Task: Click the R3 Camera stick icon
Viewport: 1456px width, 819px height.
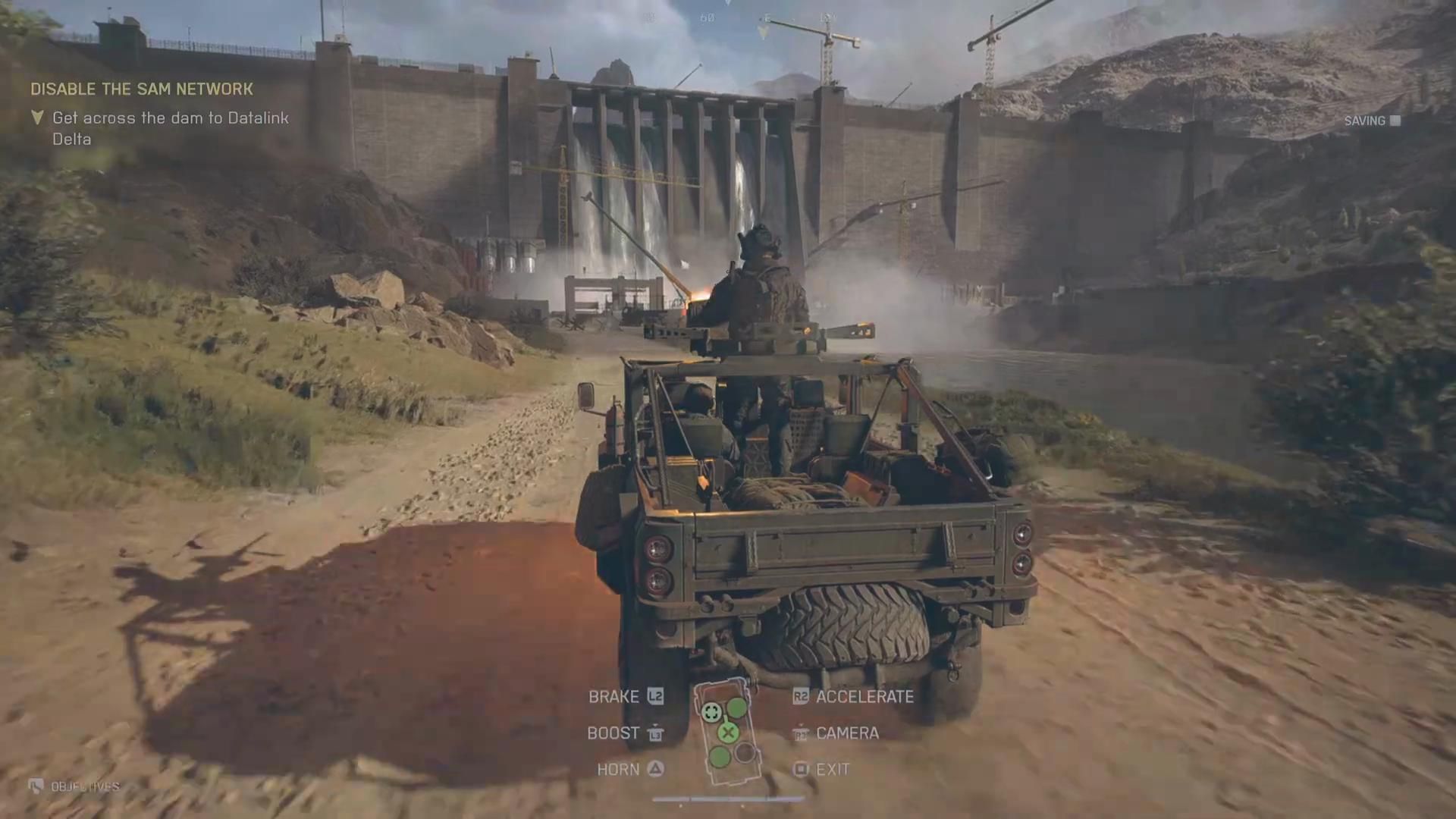Action: click(801, 734)
